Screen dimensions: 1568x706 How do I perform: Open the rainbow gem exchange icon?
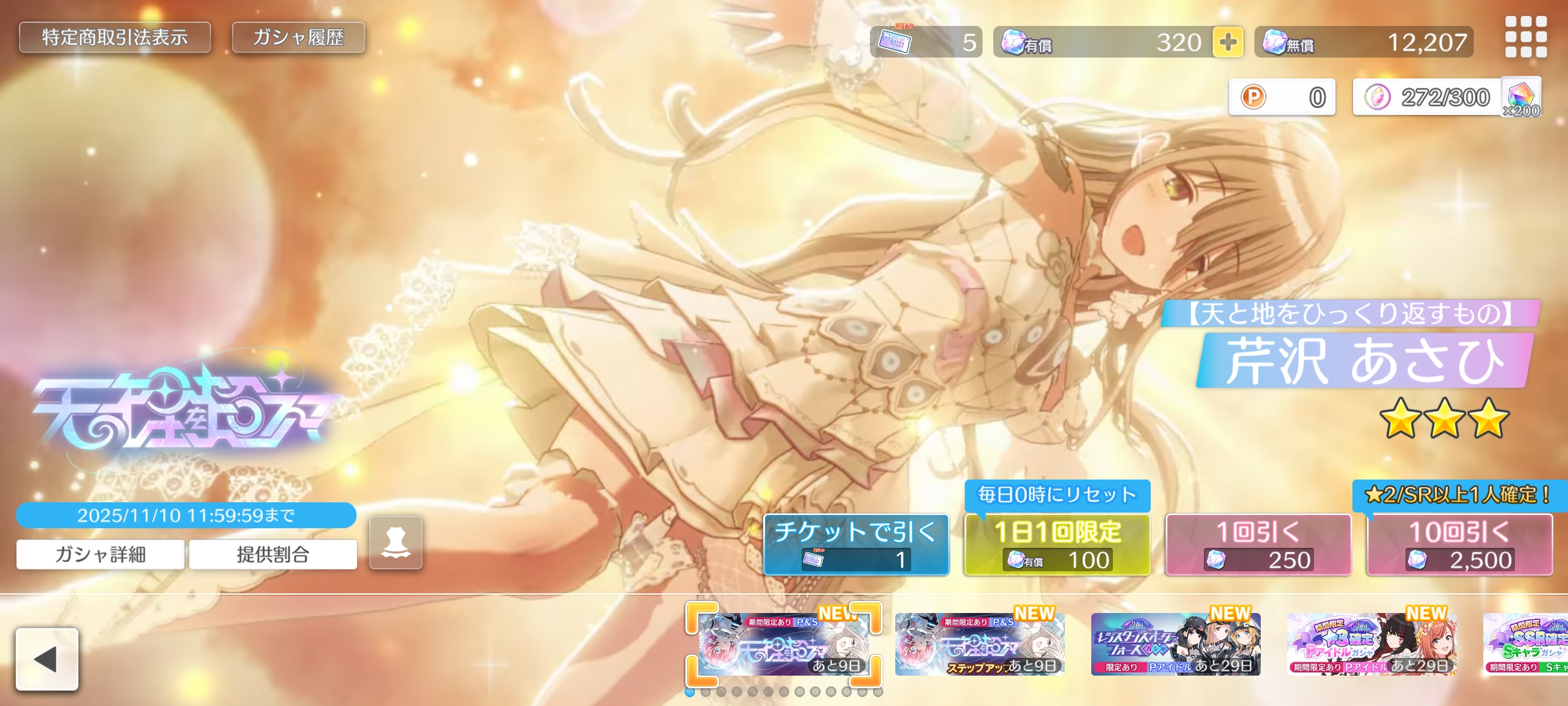1521,98
